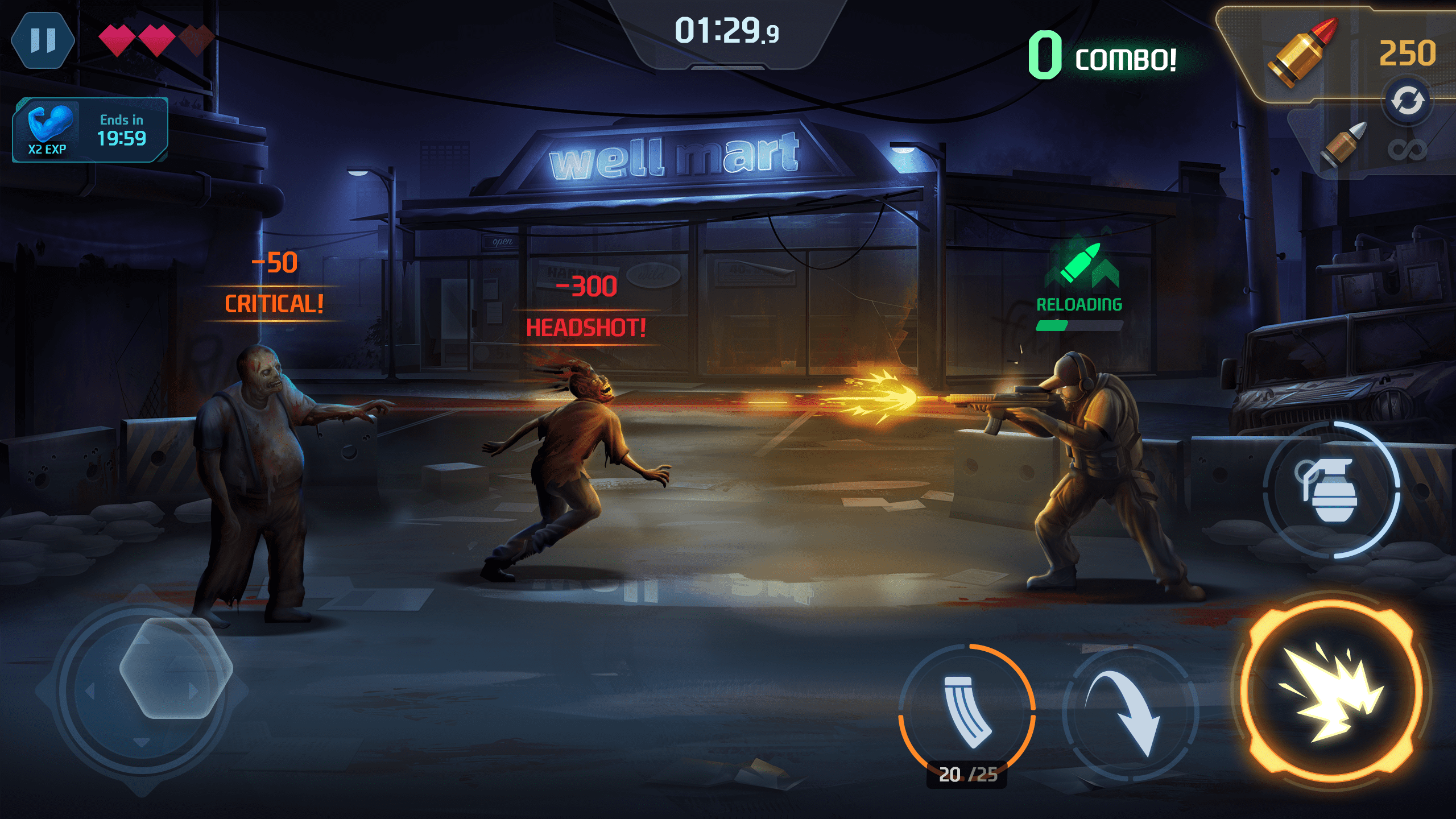
Task: Tap the hexagonal movement joystick knob
Action: tap(175, 668)
